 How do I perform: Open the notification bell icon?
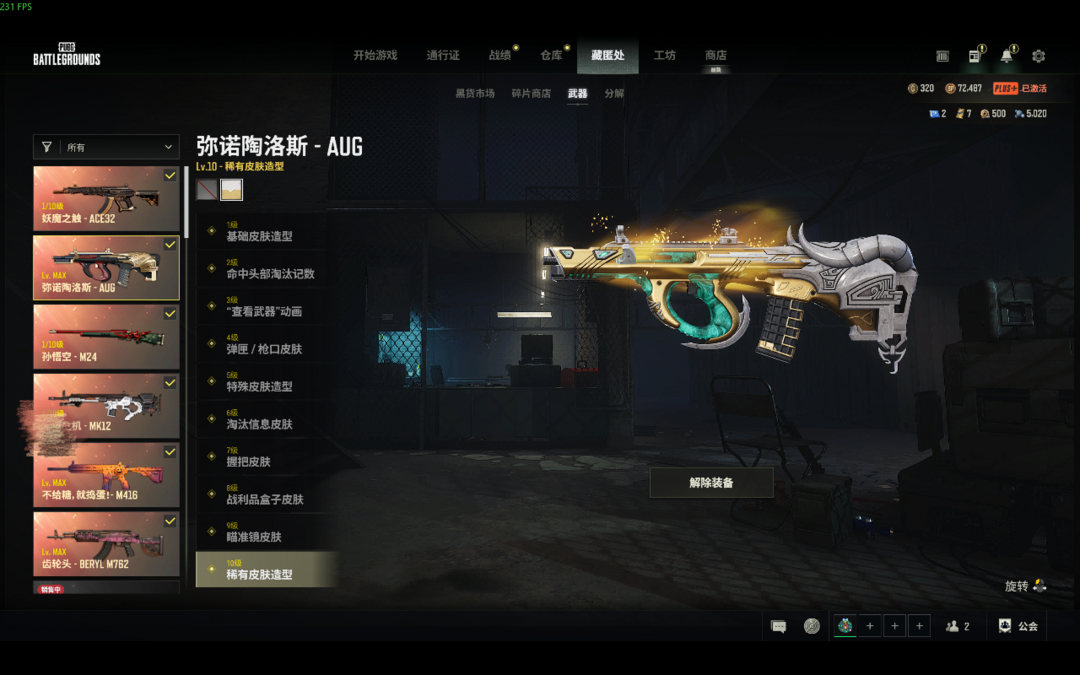[x=1006, y=56]
